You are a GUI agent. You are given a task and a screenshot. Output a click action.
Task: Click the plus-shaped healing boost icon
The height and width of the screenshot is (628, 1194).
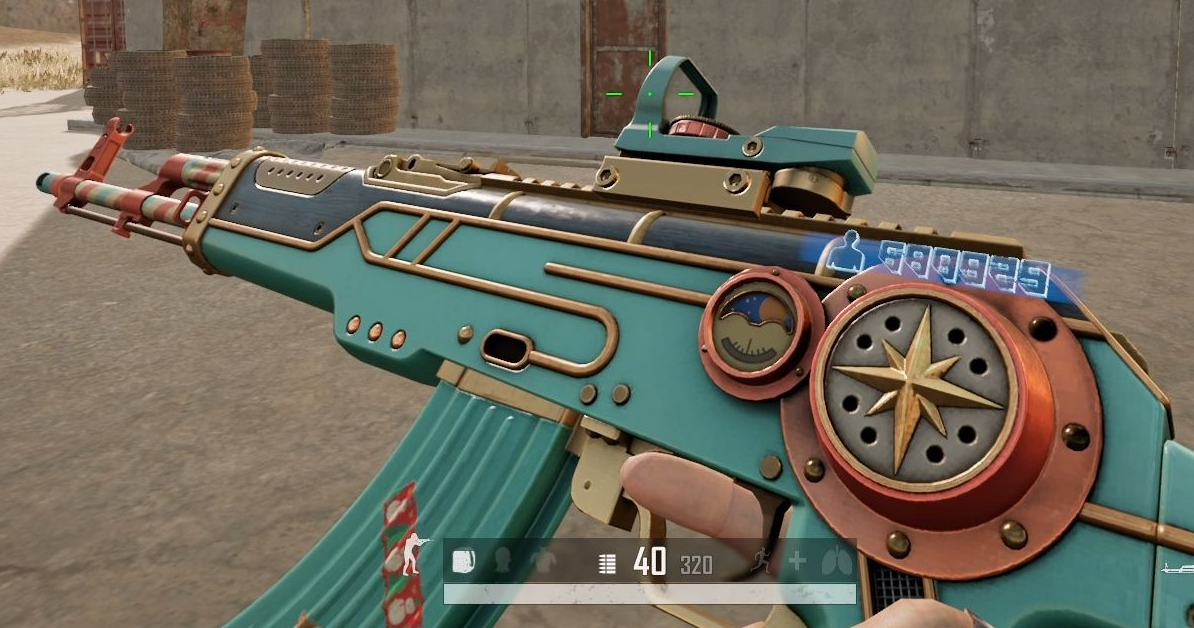[x=797, y=561]
